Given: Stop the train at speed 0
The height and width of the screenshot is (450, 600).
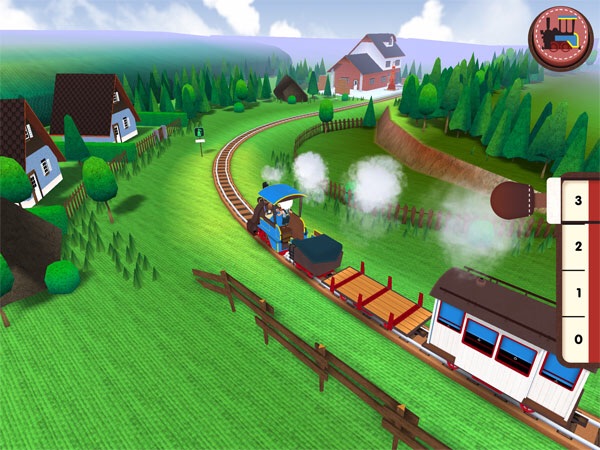Looking at the screenshot, I should pos(576,340).
